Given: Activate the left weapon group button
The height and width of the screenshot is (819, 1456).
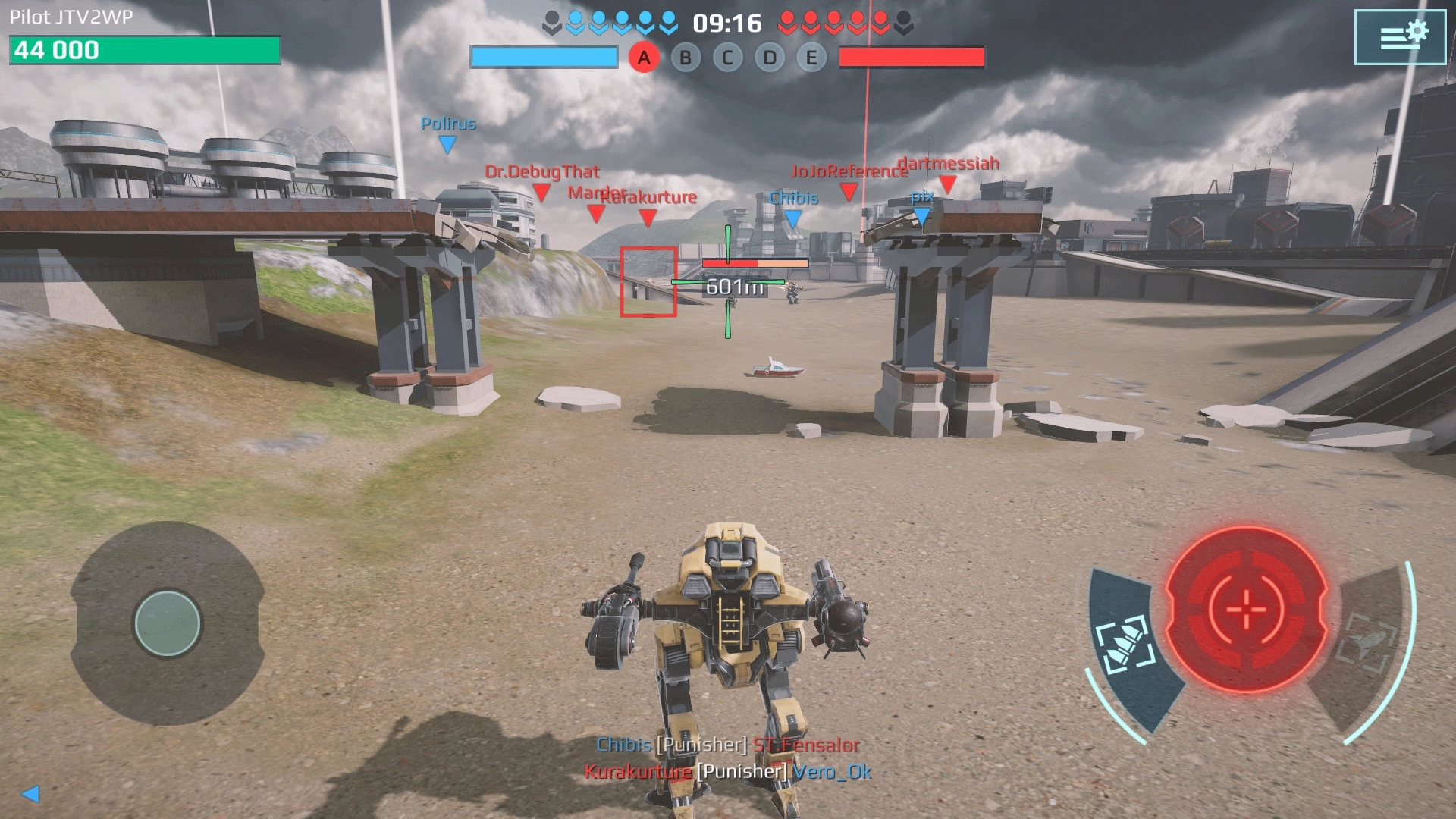Looking at the screenshot, I should click(1128, 645).
